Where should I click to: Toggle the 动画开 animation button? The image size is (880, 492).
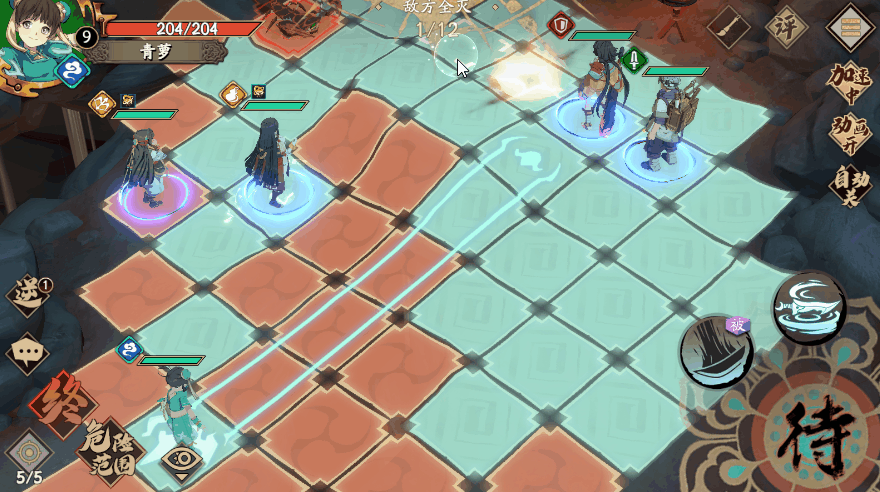pos(850,135)
